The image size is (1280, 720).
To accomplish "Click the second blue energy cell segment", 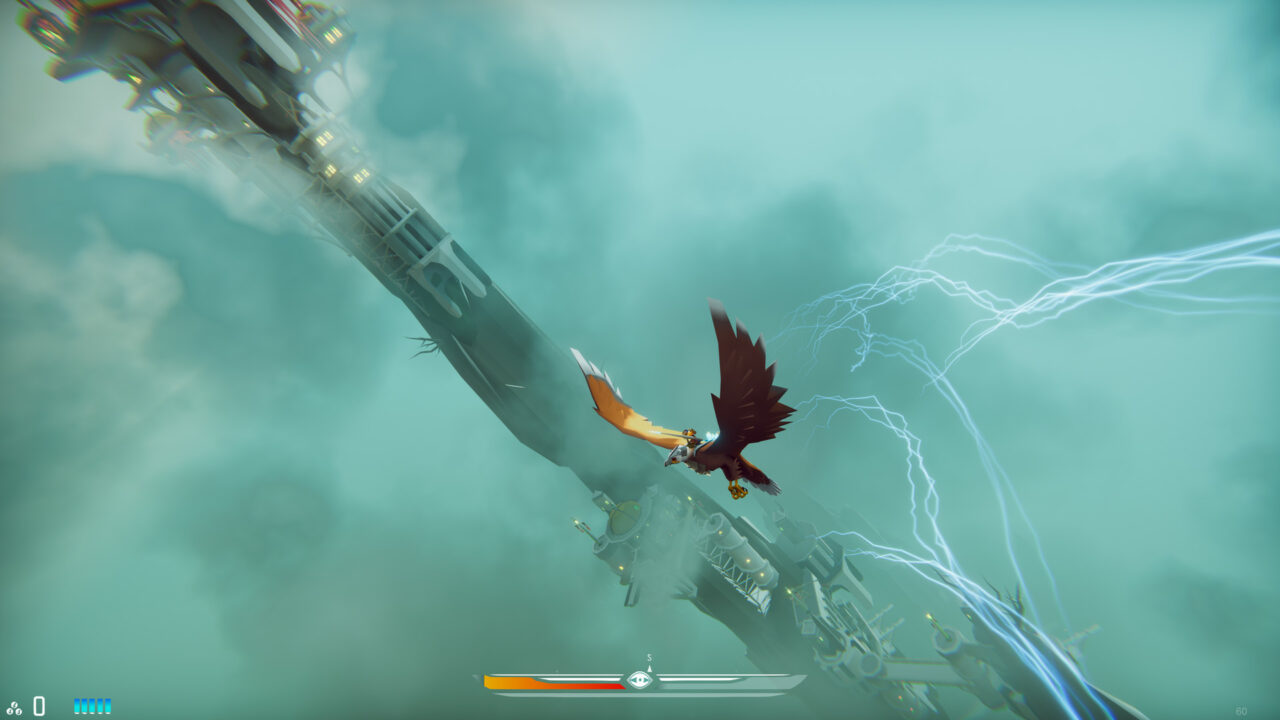I will 85,704.
